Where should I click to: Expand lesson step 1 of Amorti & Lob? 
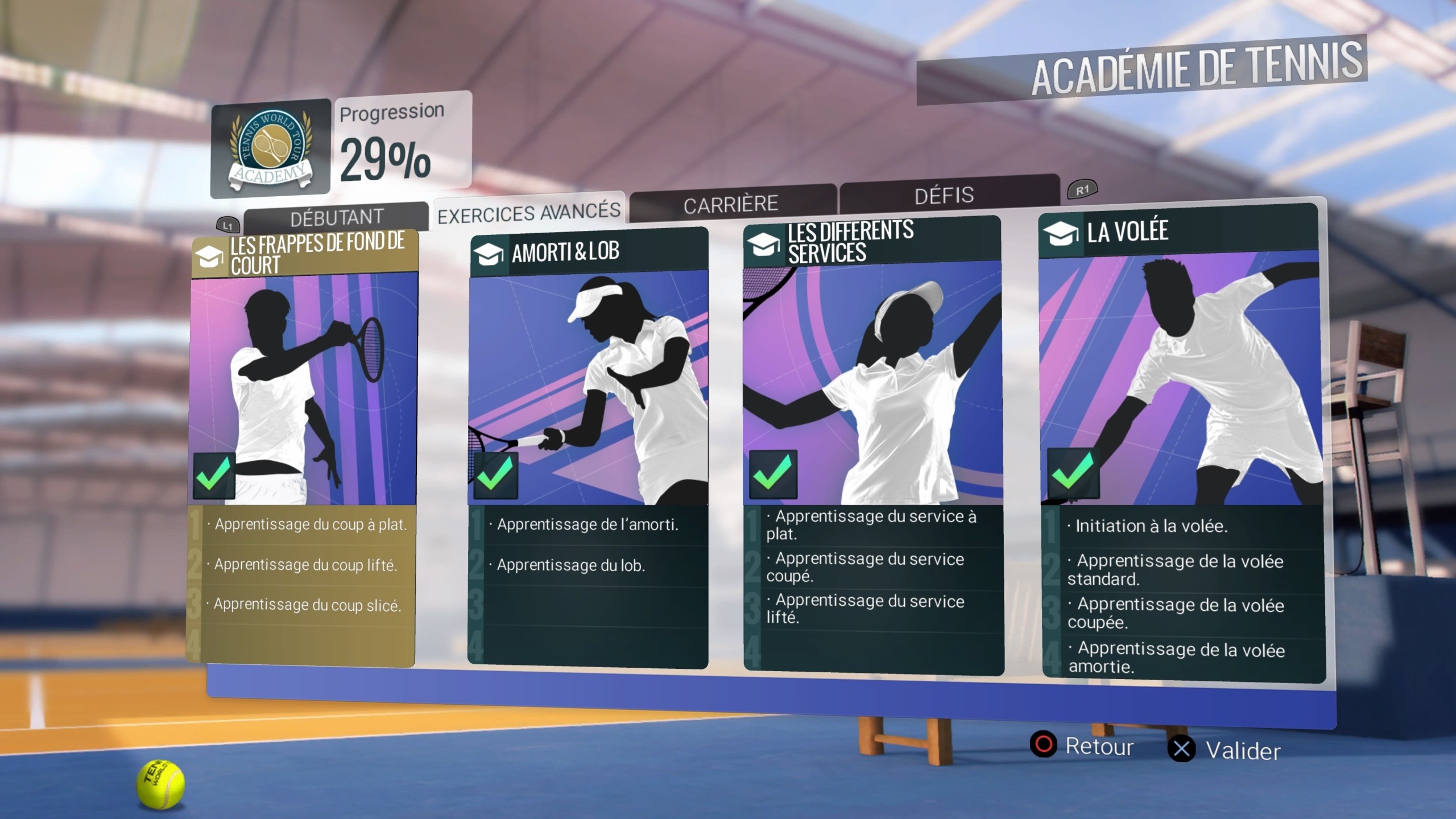pyautogui.click(x=586, y=526)
